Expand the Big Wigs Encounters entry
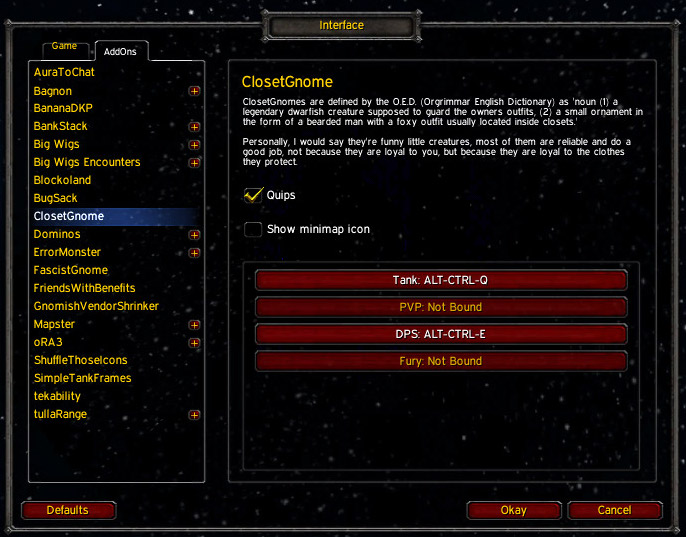 click(x=194, y=163)
